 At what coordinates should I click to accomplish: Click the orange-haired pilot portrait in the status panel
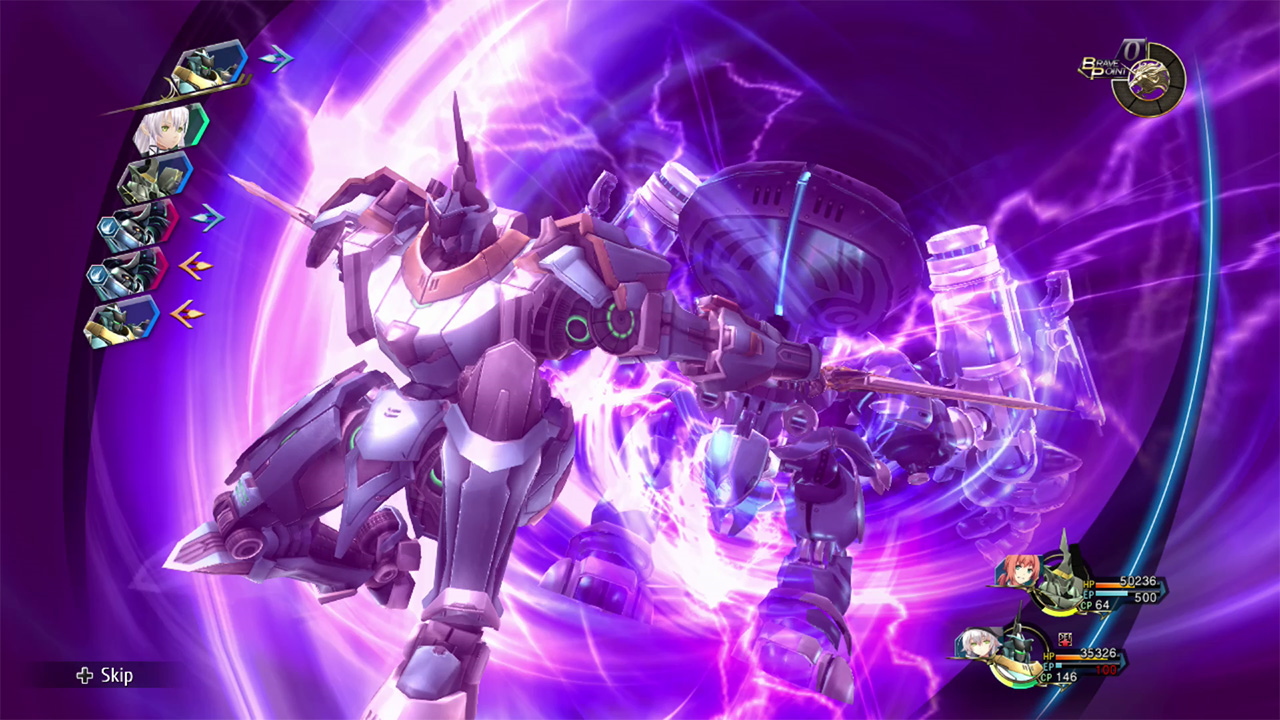pos(1017,568)
